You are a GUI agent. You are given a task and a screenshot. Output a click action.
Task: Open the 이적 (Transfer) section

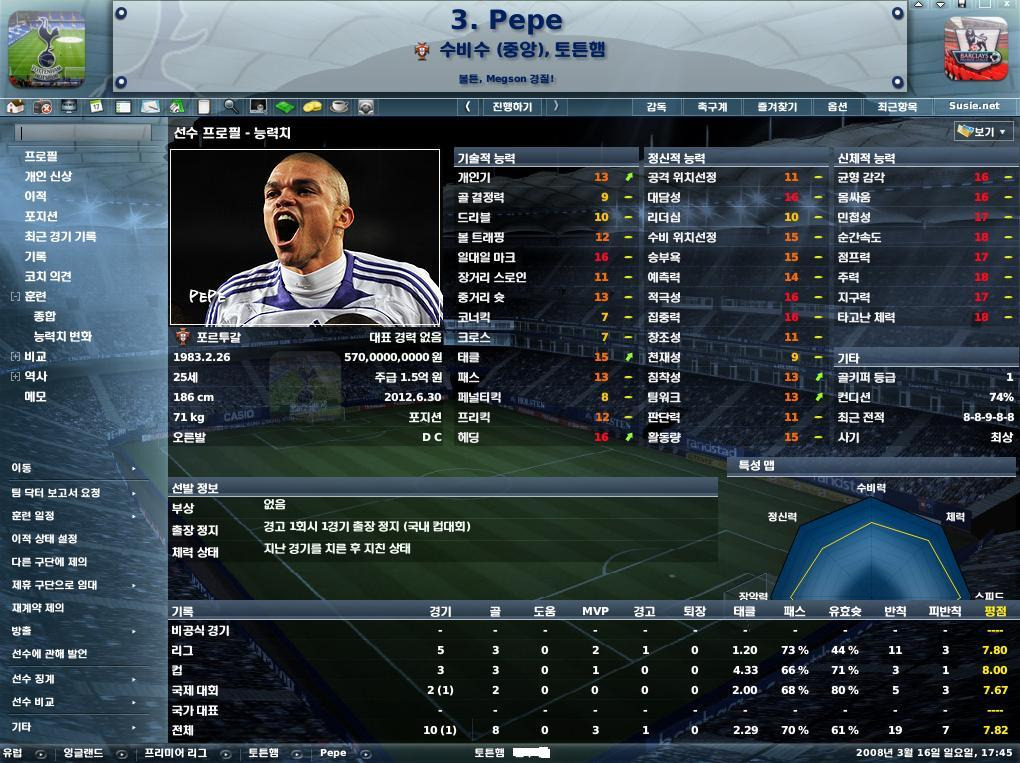[x=35, y=196]
